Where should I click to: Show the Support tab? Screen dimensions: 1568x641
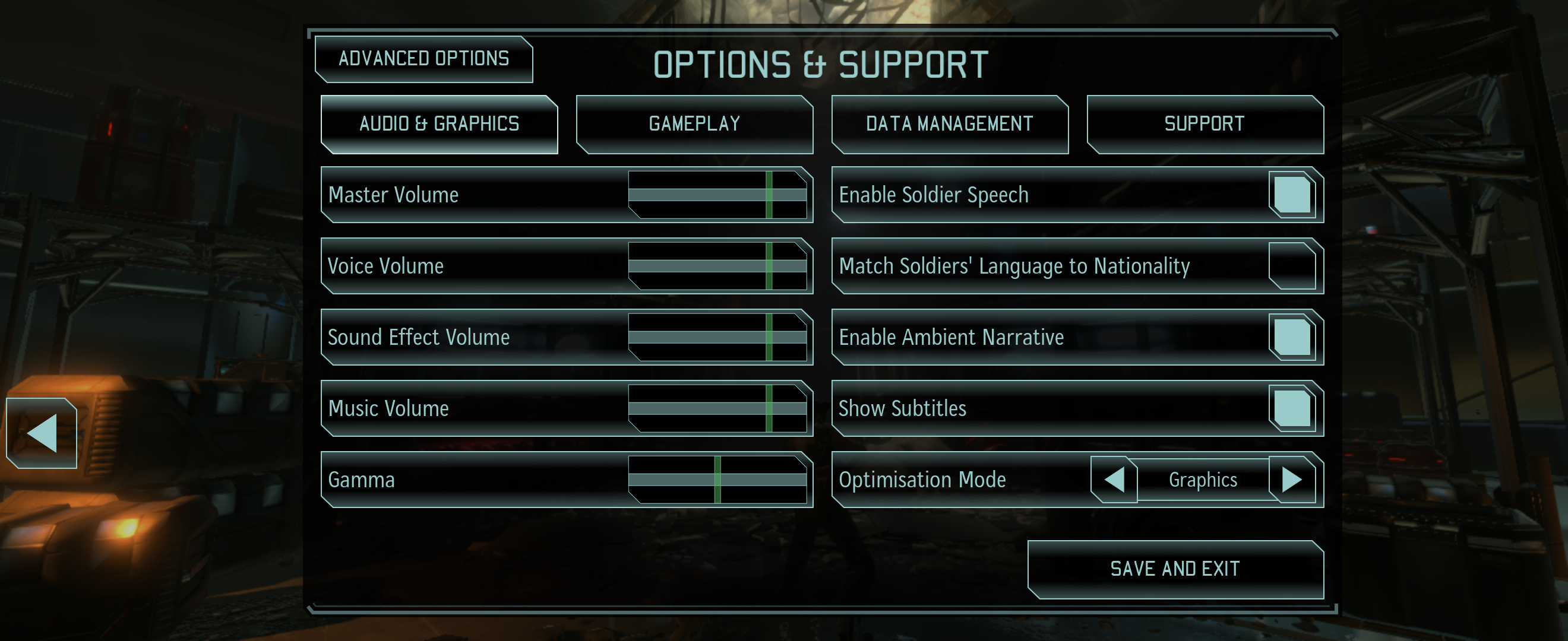[x=1204, y=124]
